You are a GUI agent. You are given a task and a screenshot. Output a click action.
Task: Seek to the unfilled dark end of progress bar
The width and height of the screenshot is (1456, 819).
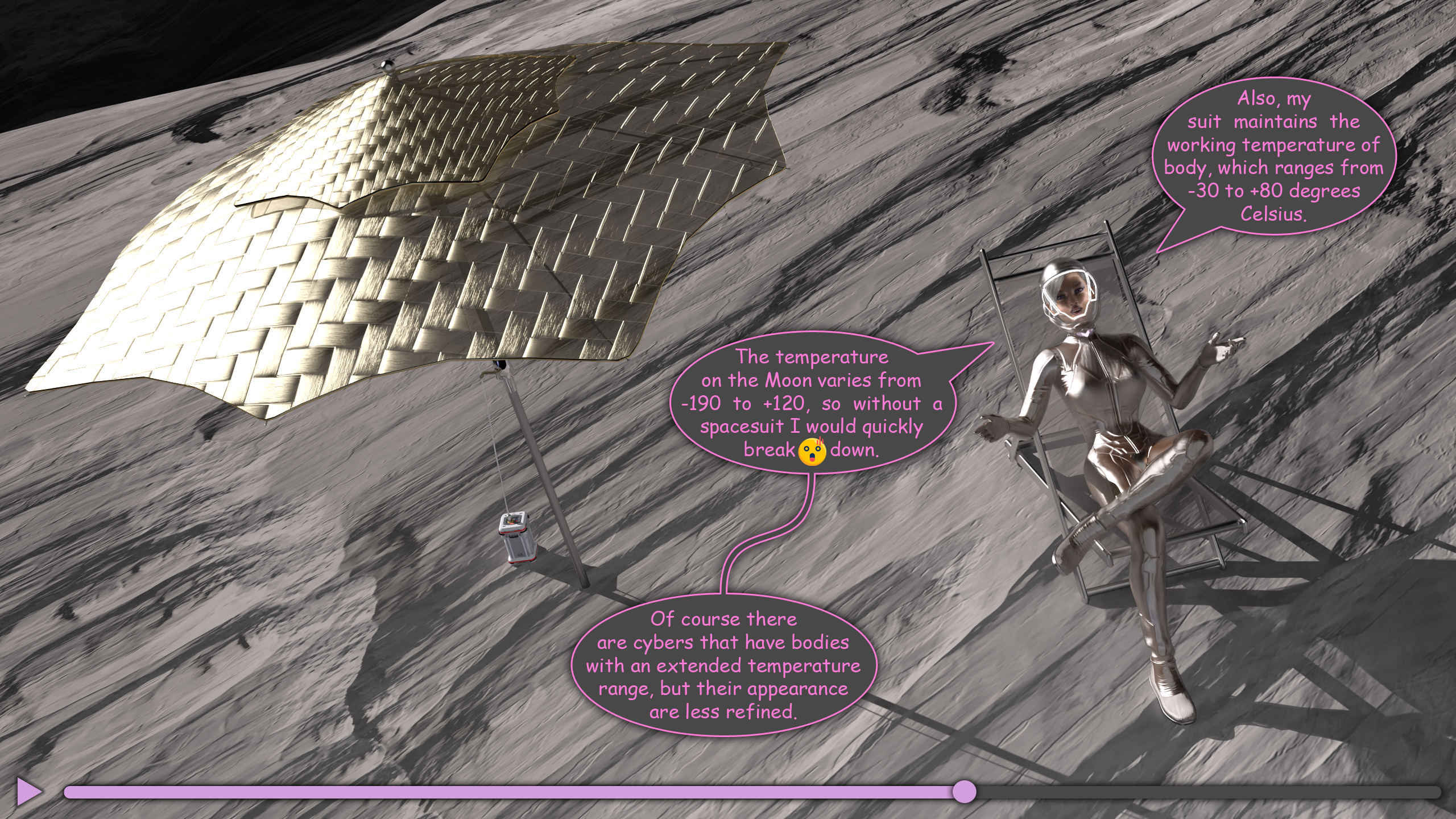(x=1422, y=792)
